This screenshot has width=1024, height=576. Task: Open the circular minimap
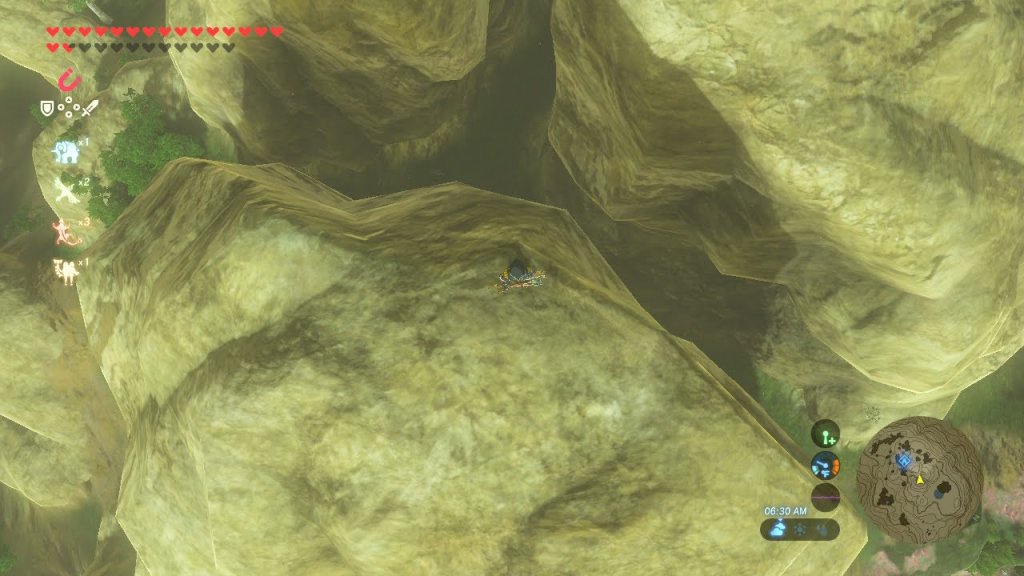[919, 480]
